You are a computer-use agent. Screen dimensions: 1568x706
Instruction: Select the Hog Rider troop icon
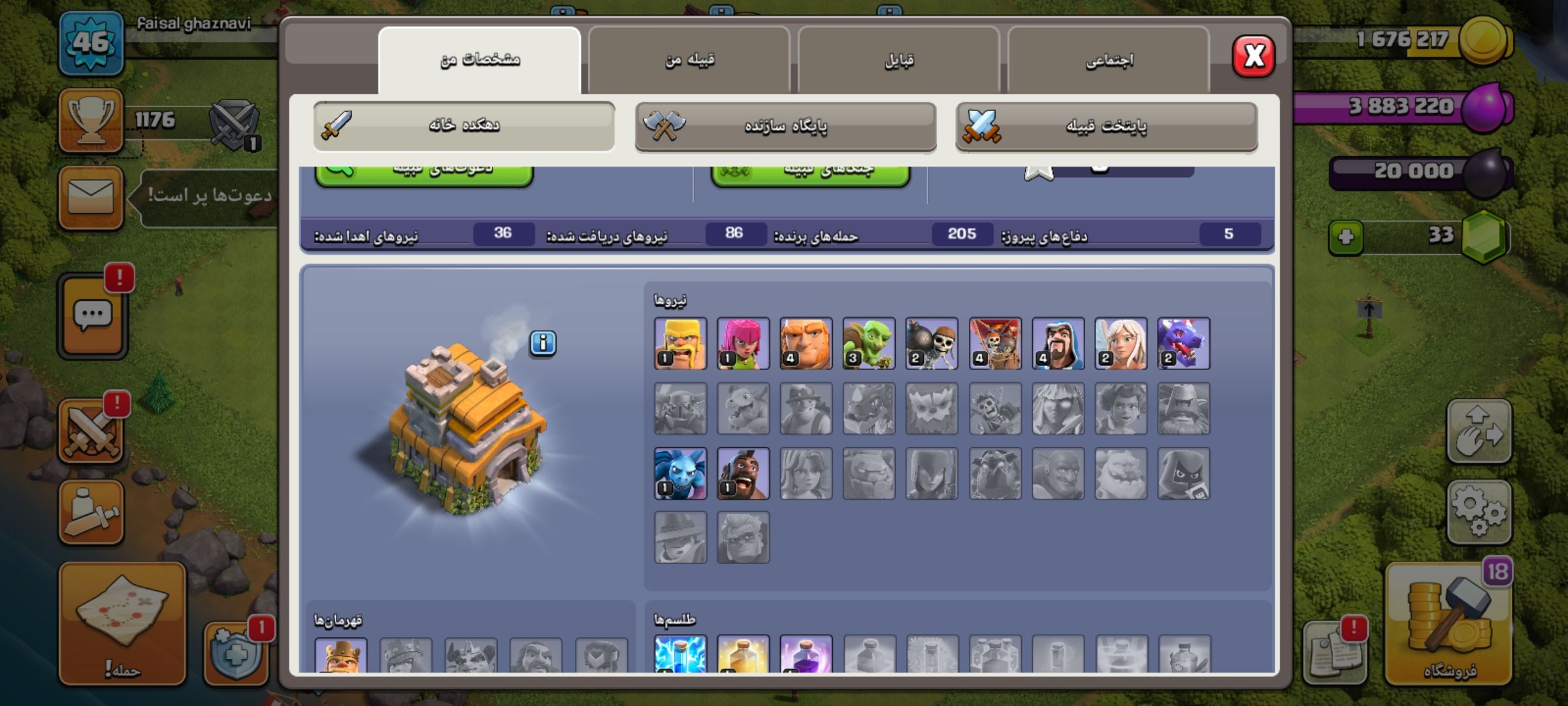coord(743,473)
